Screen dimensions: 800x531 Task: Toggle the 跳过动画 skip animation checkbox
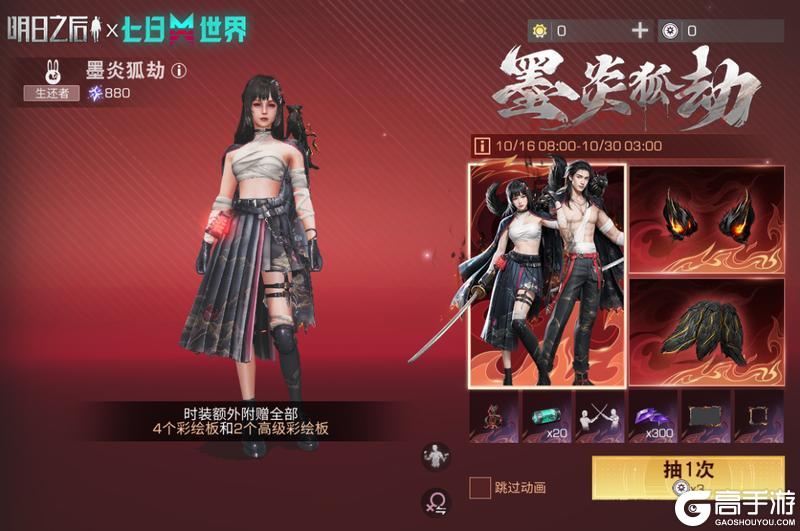tap(480, 487)
